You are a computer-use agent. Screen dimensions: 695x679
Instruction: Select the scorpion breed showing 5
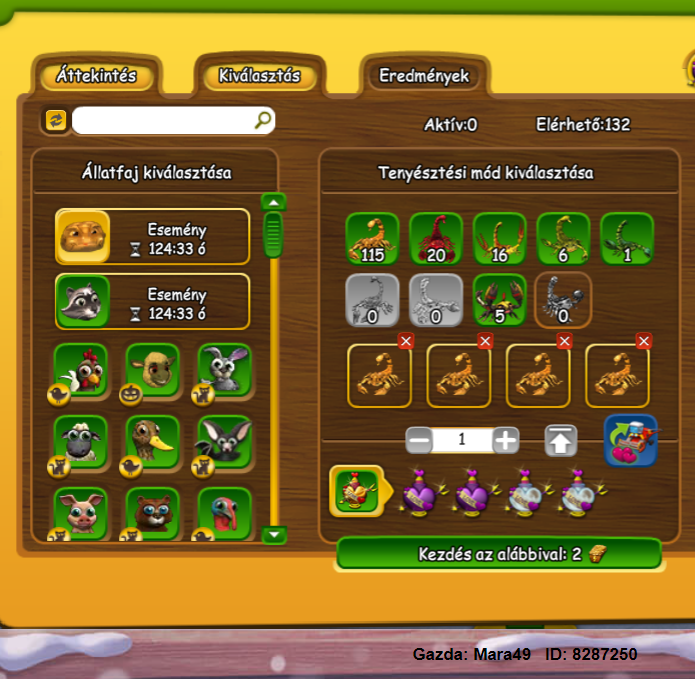[499, 299]
